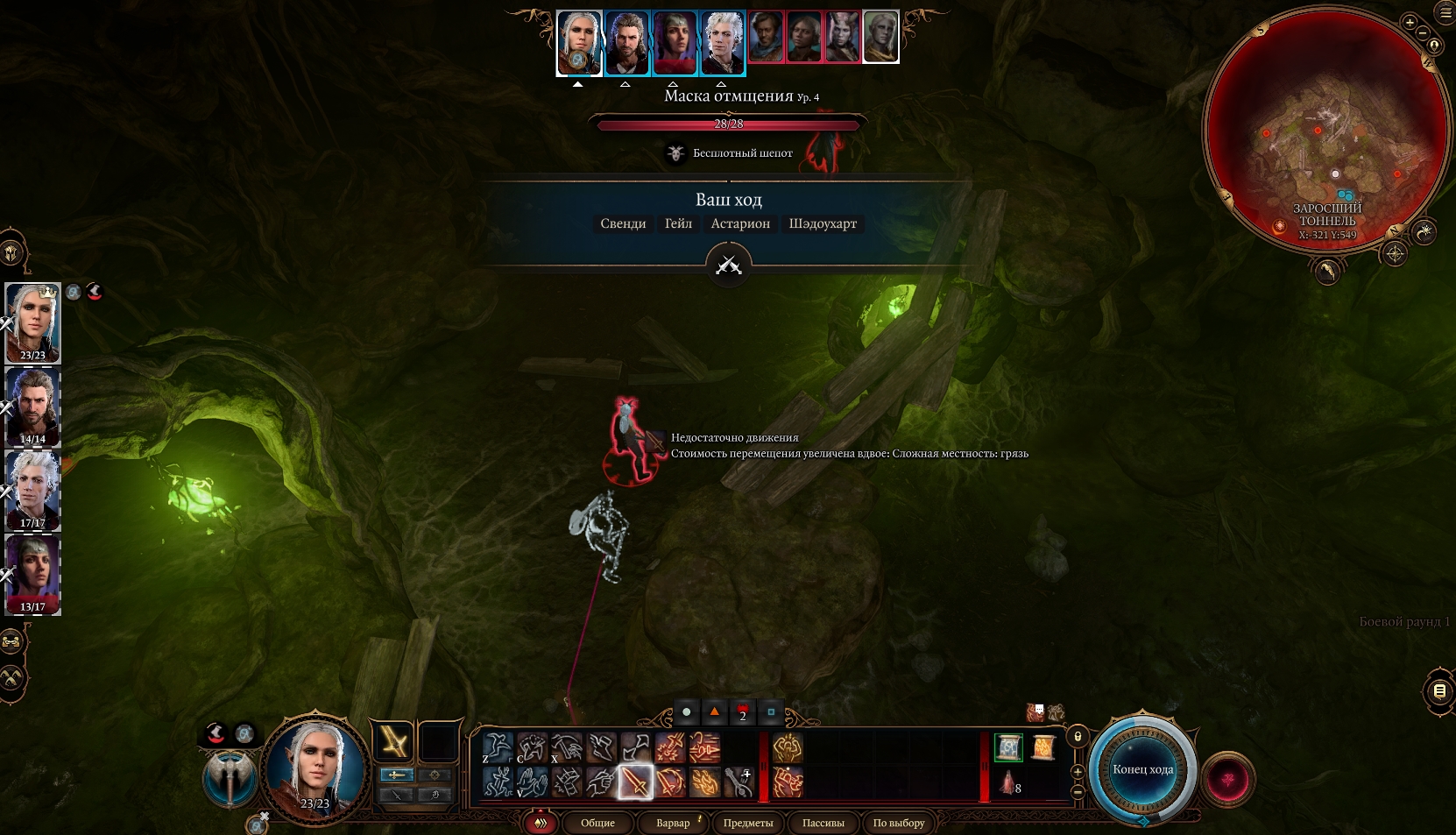Toggle the hotbar lock padlock button
The height and width of the screenshot is (835, 1456).
(1078, 737)
